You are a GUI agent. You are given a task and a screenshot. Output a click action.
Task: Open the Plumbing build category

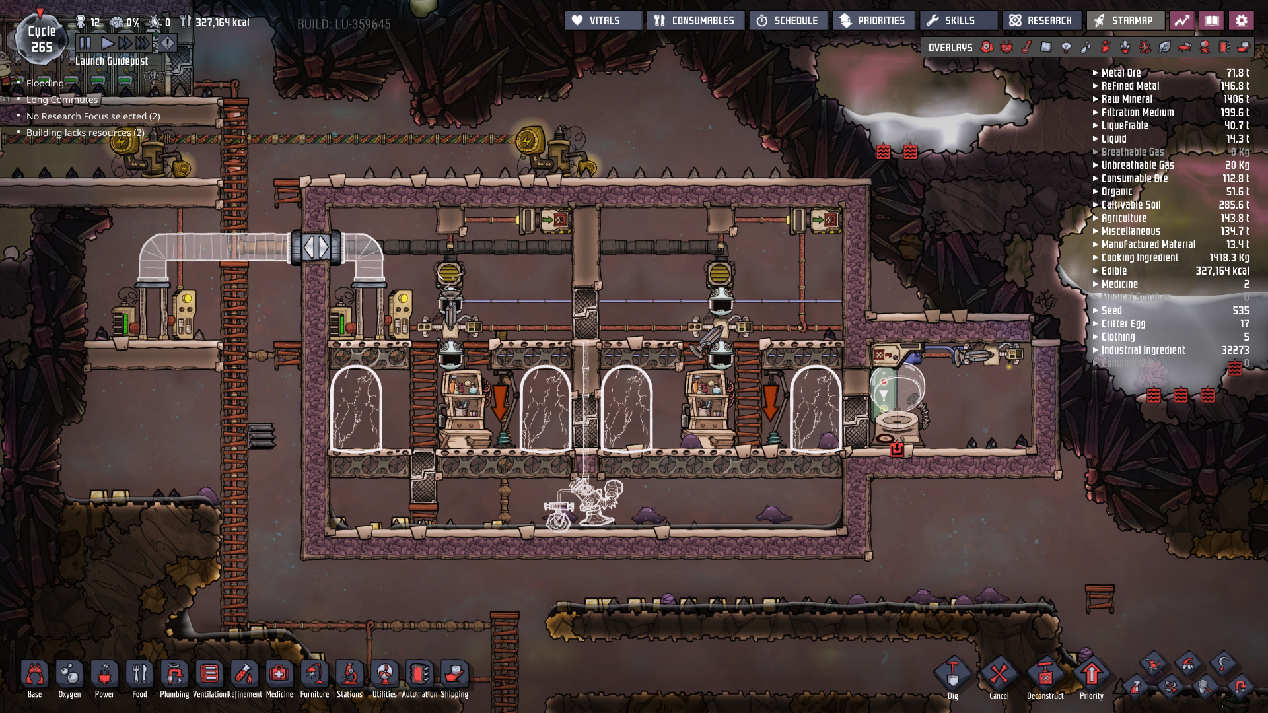tap(175, 674)
